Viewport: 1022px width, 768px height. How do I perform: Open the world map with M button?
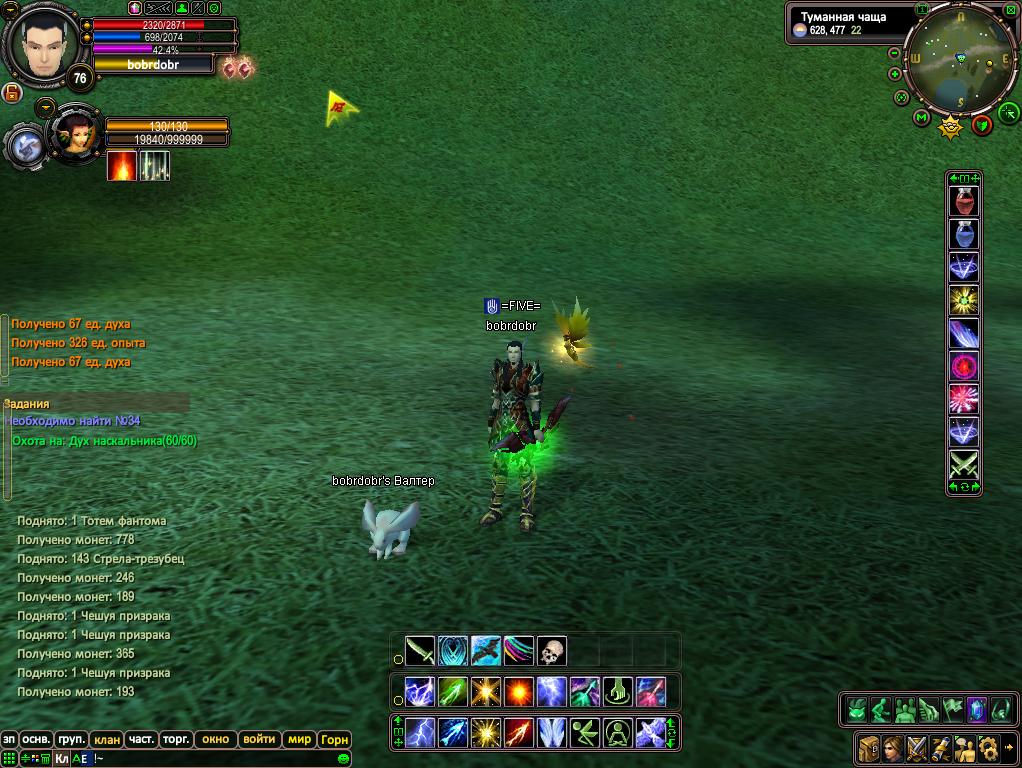pos(922,118)
